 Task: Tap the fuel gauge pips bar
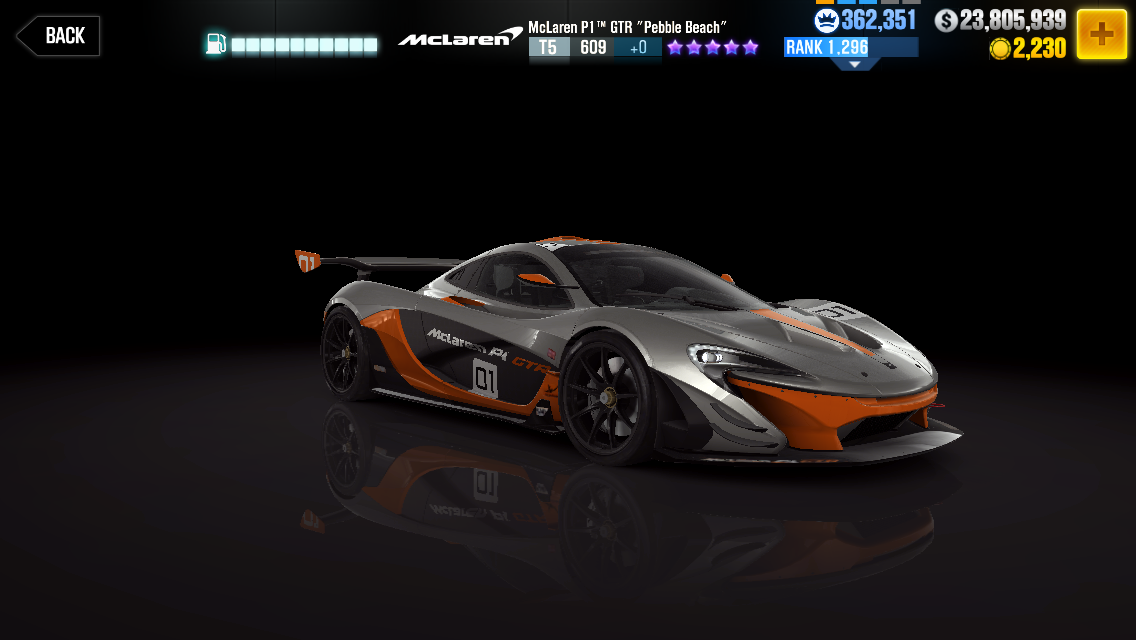304,45
